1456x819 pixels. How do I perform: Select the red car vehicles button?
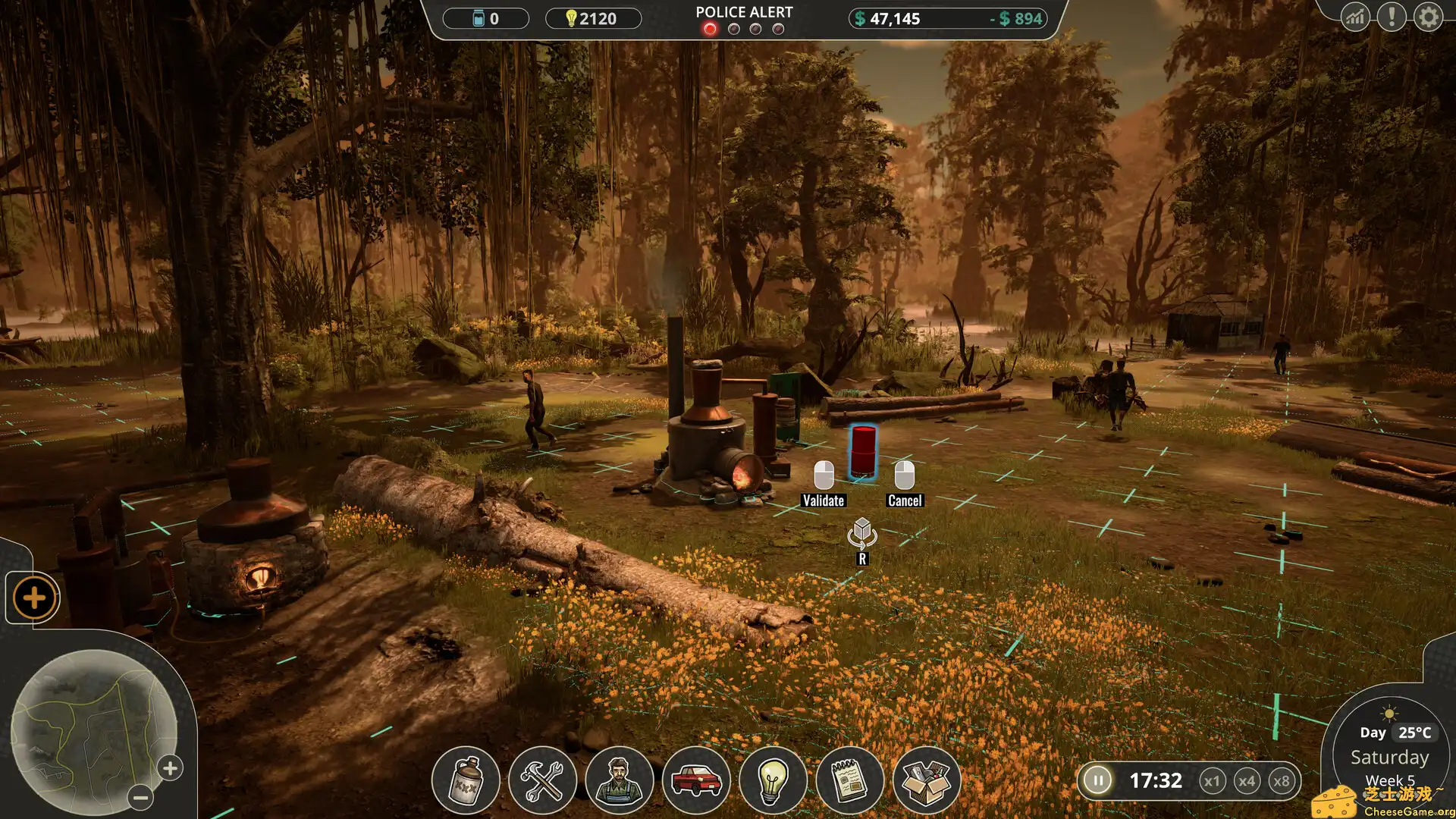[696, 780]
